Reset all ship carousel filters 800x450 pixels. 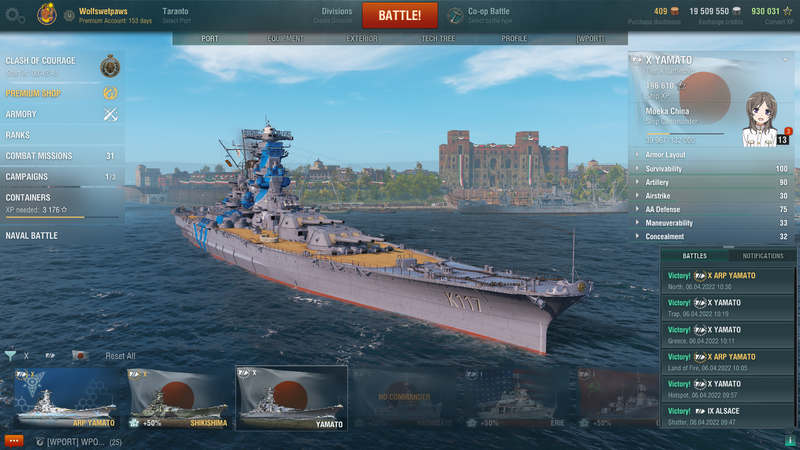point(120,356)
